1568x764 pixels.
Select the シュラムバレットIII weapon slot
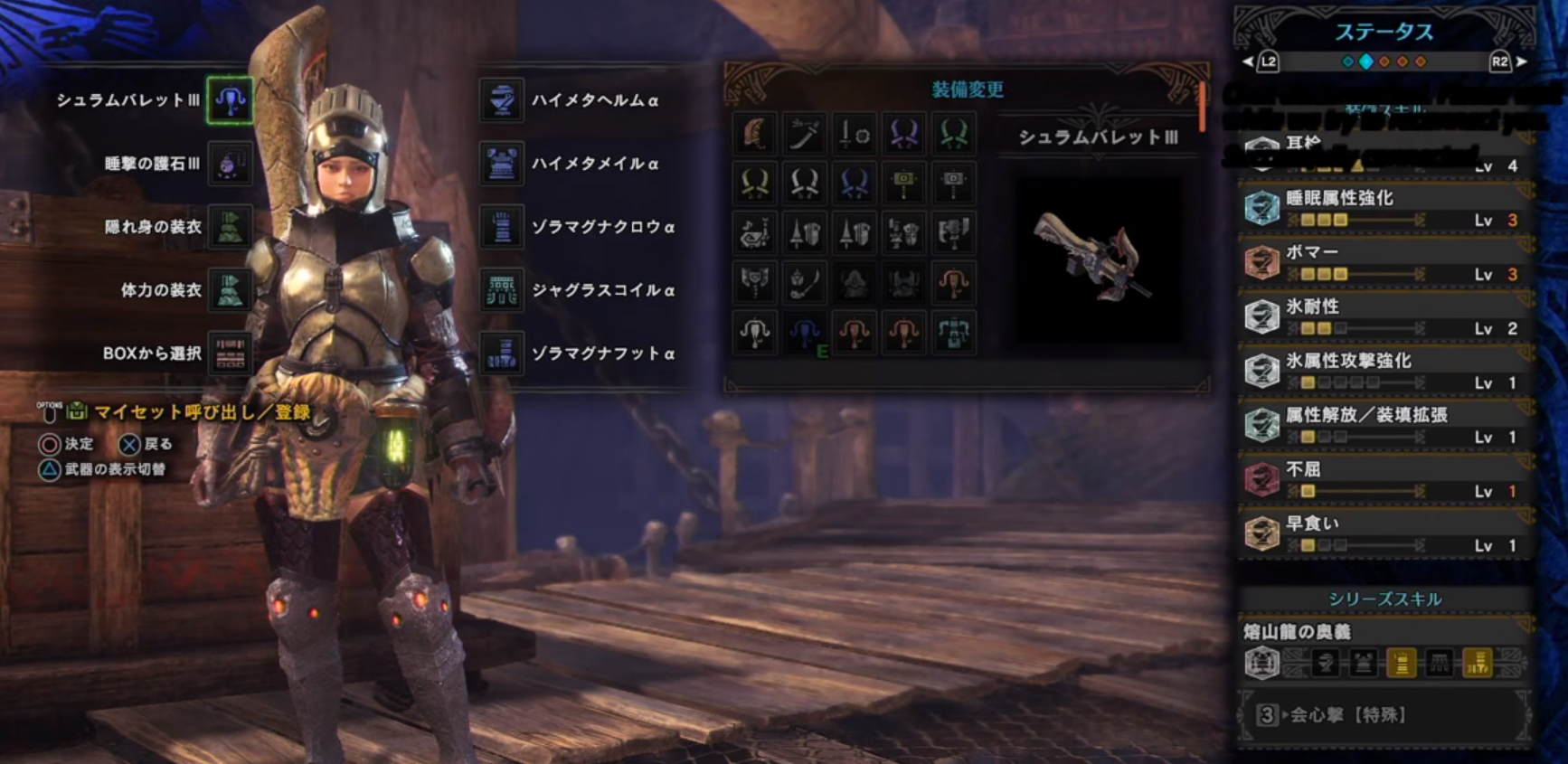[x=230, y=100]
